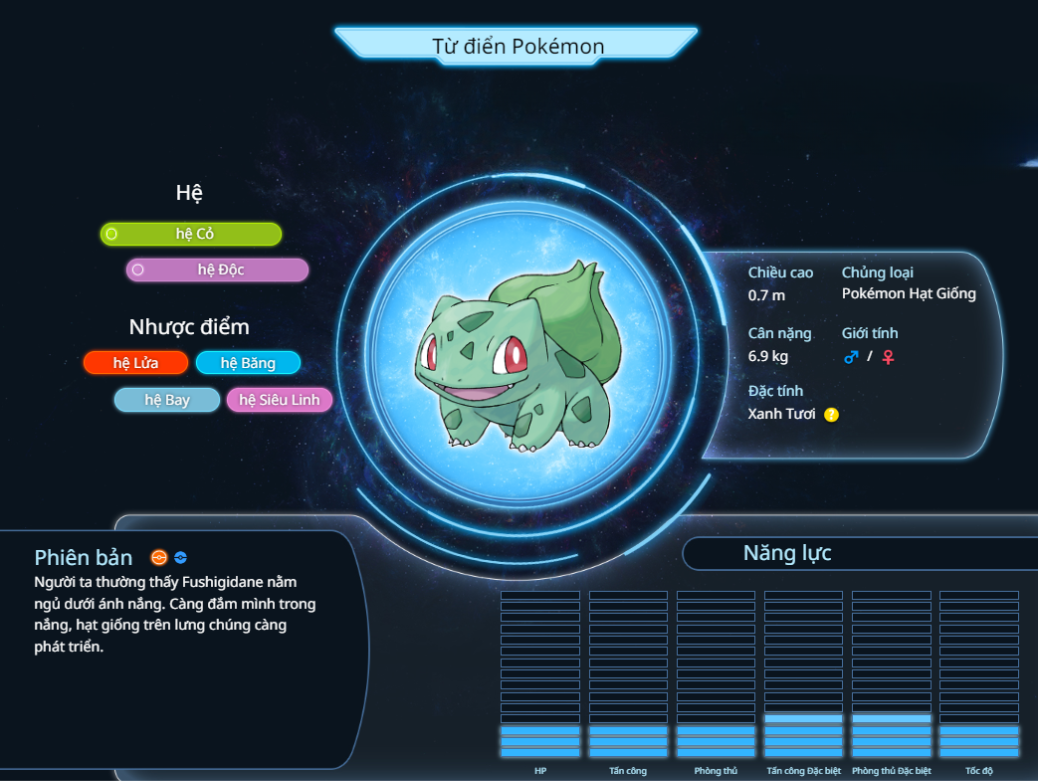Click the hệ Băng weakness tag
This screenshot has width=1038, height=781.
coord(248,363)
